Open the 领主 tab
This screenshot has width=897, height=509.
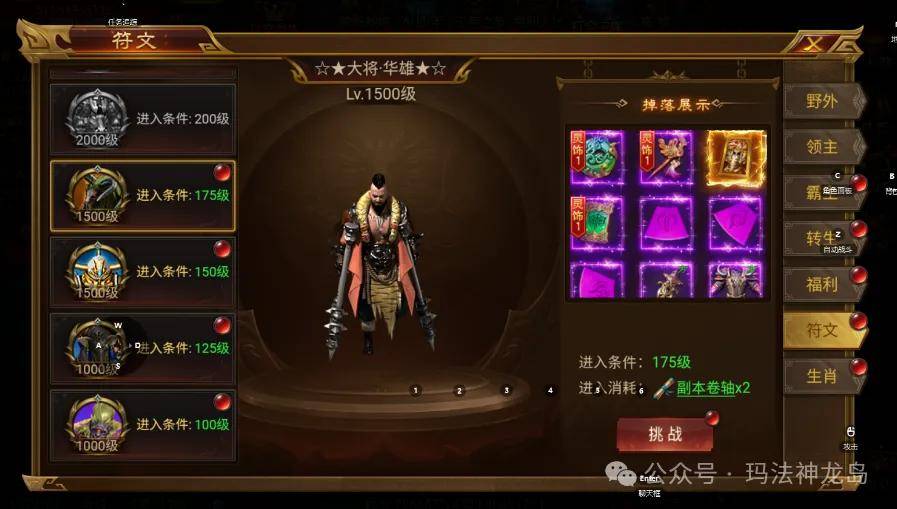click(821, 146)
